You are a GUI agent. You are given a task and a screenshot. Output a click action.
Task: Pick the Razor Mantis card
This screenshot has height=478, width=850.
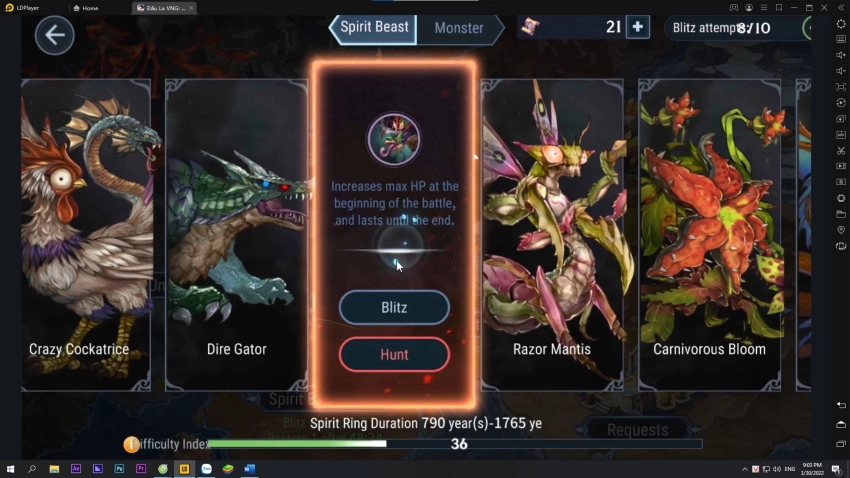[552, 235]
